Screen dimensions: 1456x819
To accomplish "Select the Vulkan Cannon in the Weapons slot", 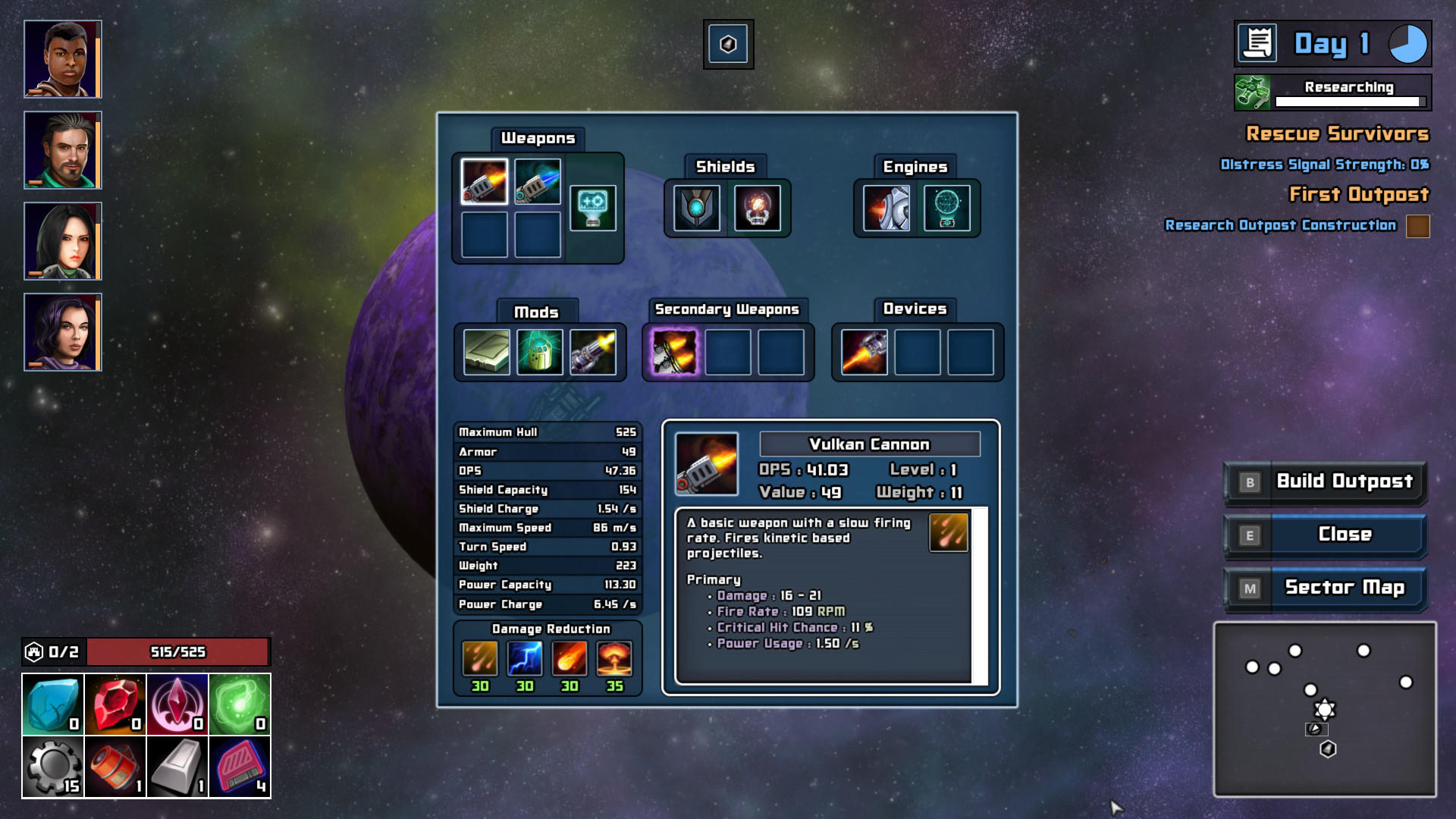I will [x=485, y=182].
